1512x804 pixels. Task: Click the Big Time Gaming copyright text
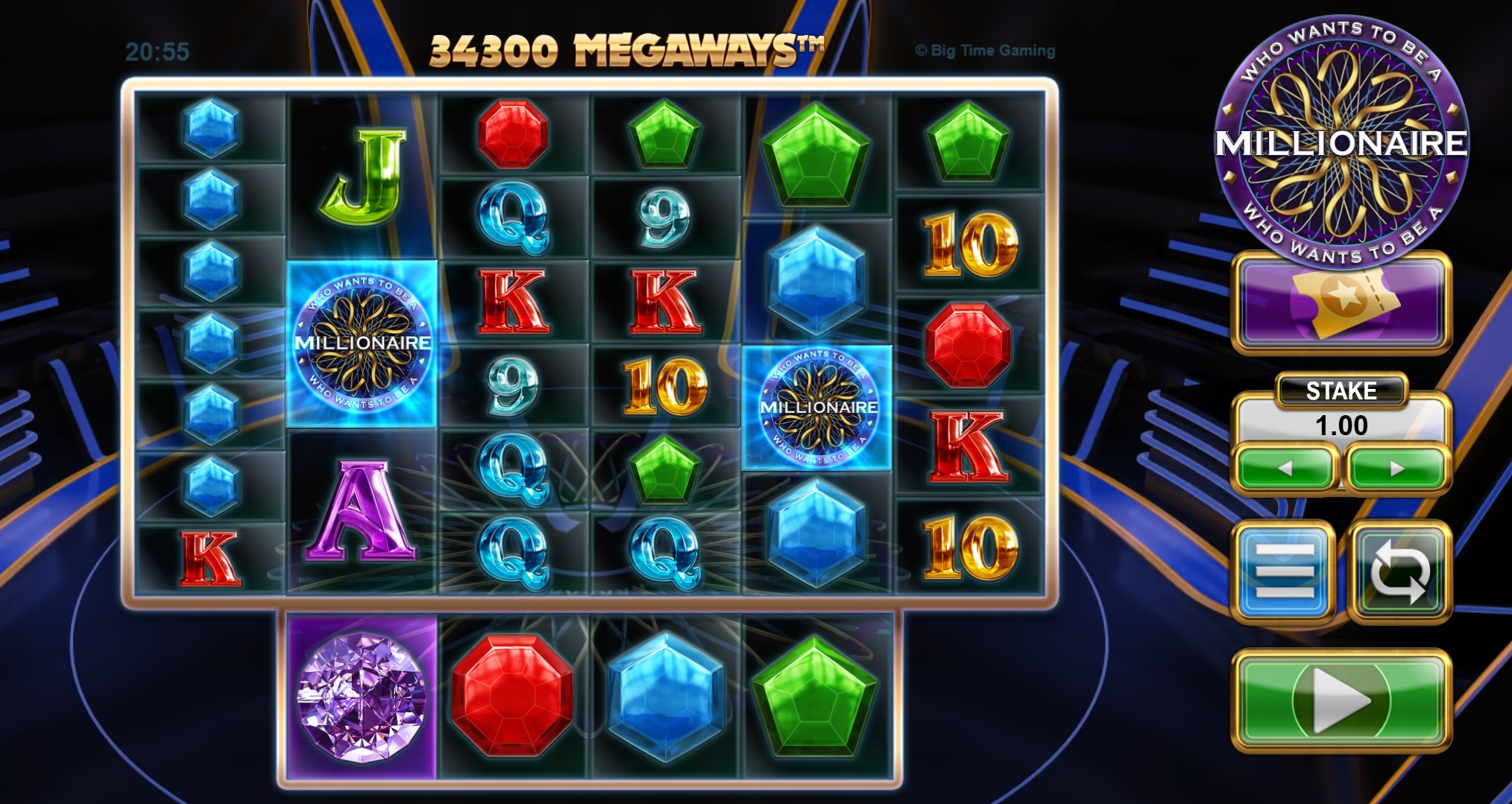tap(984, 50)
